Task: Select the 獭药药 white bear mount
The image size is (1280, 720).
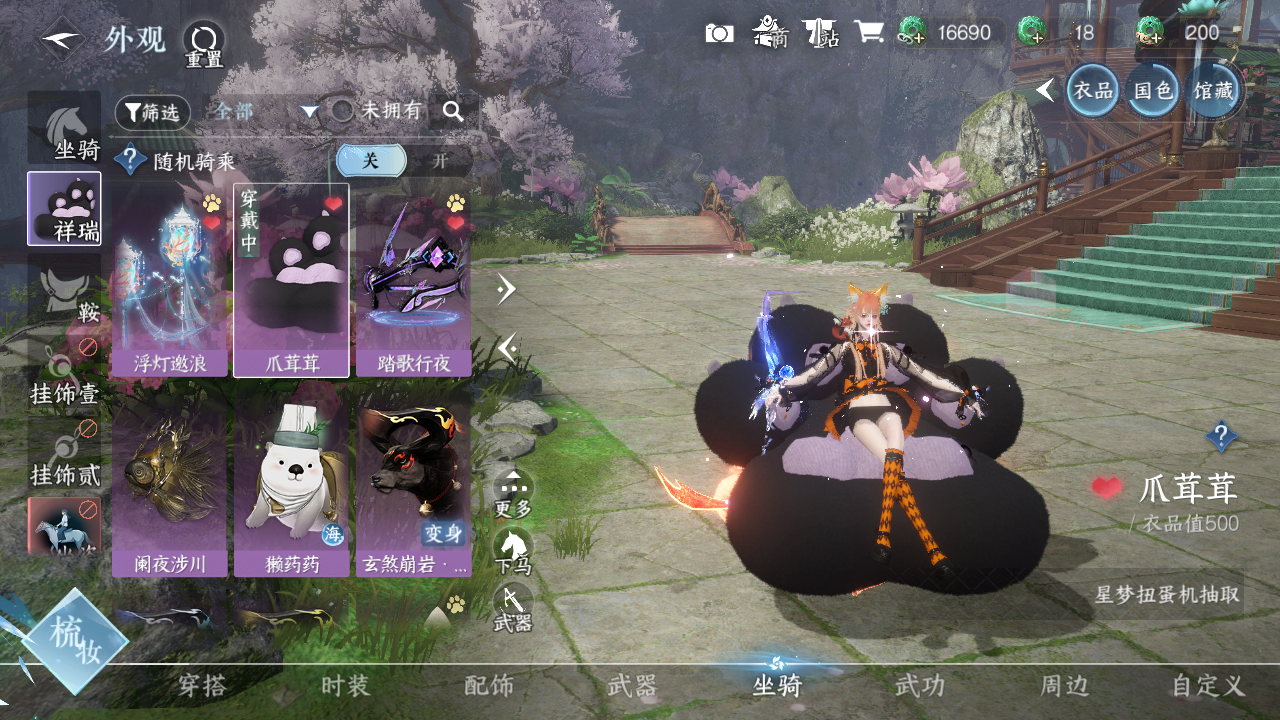Action: [291, 489]
